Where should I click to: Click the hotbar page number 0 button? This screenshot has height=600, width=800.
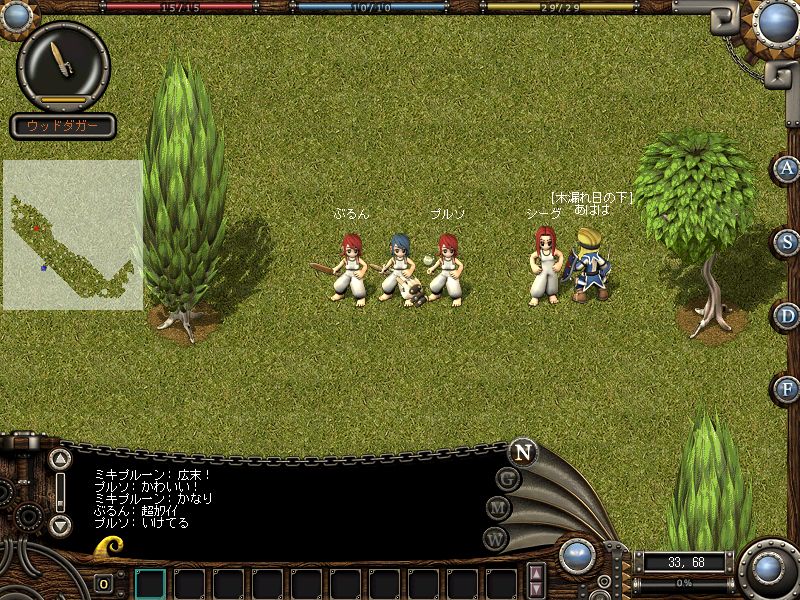click(103, 583)
